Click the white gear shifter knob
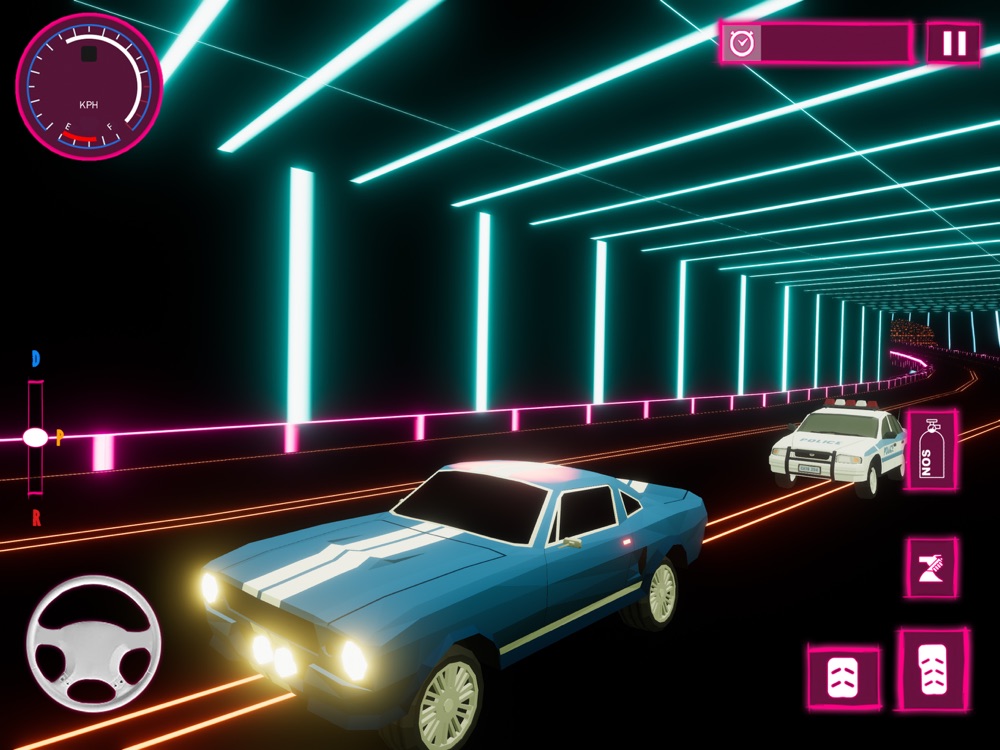This screenshot has height=750, width=1000. [x=35, y=437]
